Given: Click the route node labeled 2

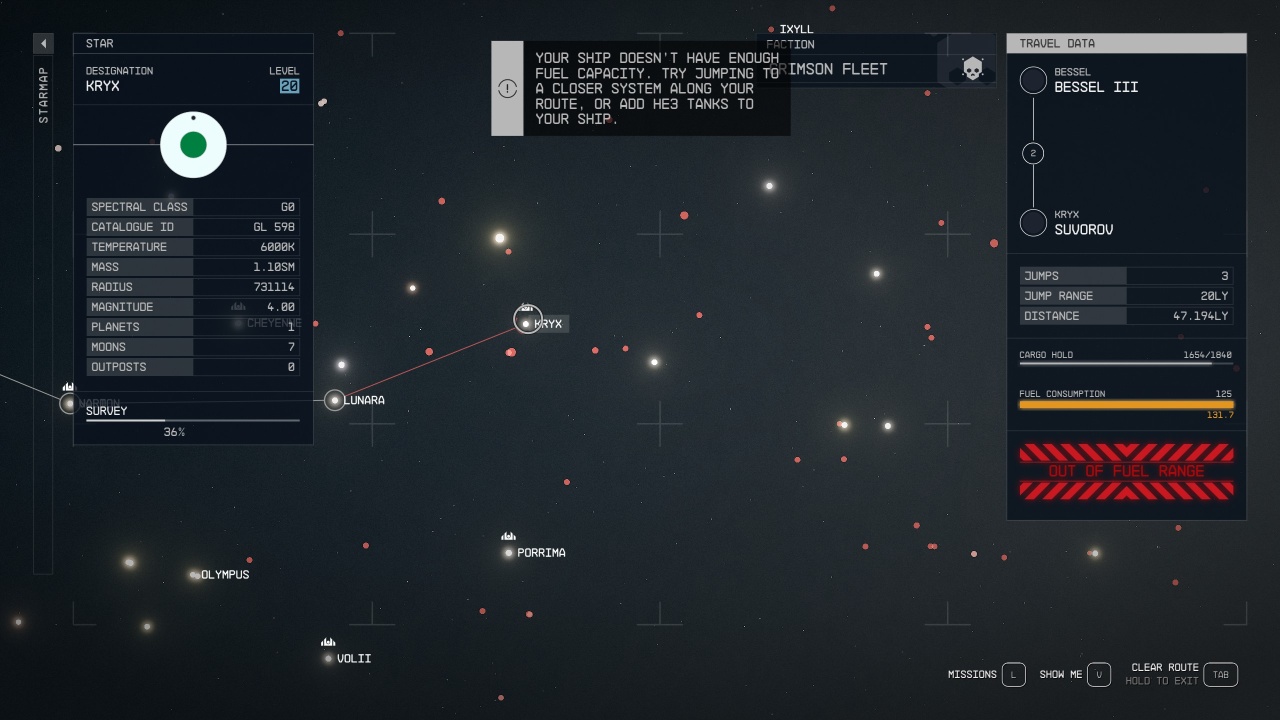Looking at the screenshot, I should tap(1033, 153).
